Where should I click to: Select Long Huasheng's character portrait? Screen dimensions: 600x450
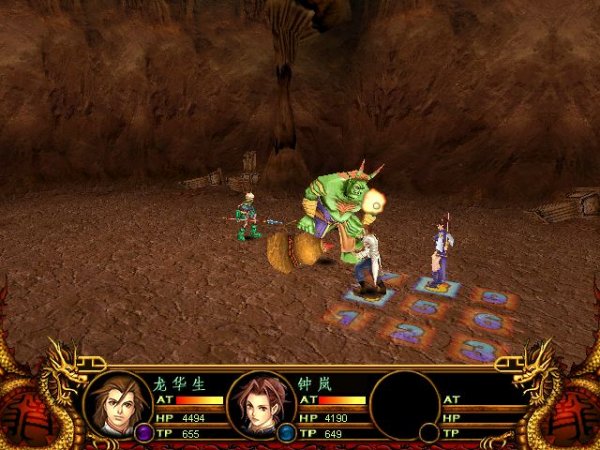118,402
